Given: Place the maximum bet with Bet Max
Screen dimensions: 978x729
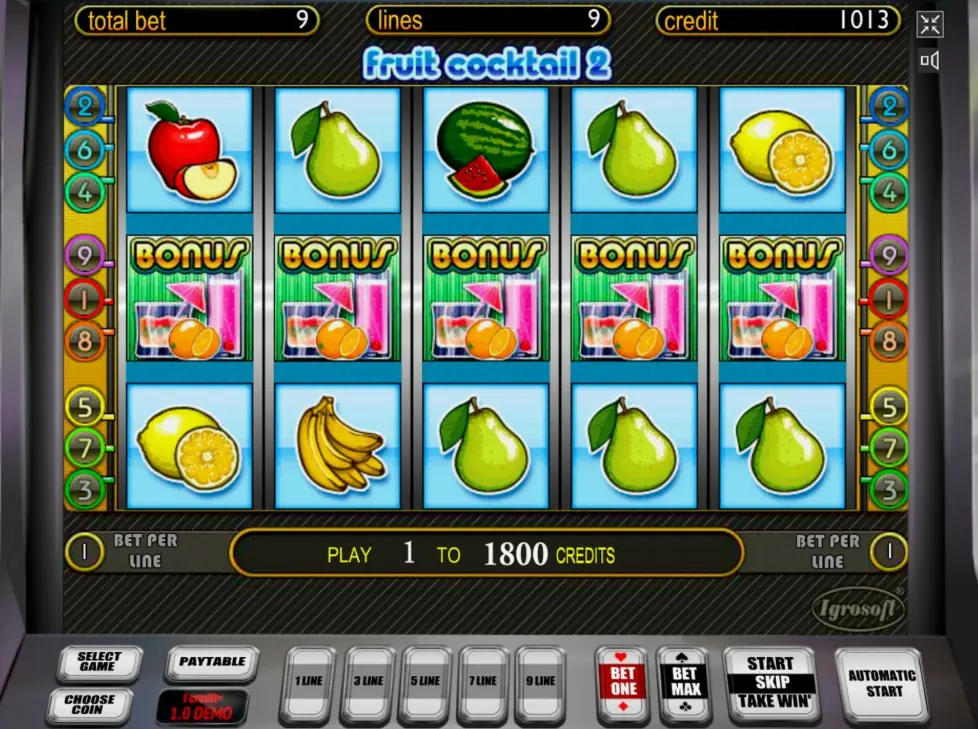Looking at the screenshot, I should pyautogui.click(x=685, y=682).
